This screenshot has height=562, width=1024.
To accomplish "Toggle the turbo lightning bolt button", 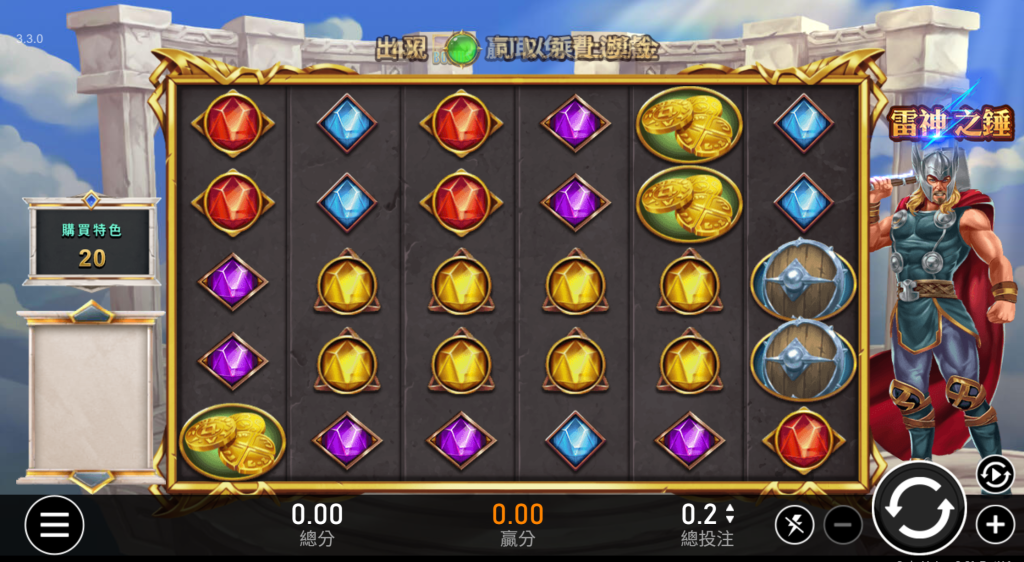I will click(x=794, y=524).
